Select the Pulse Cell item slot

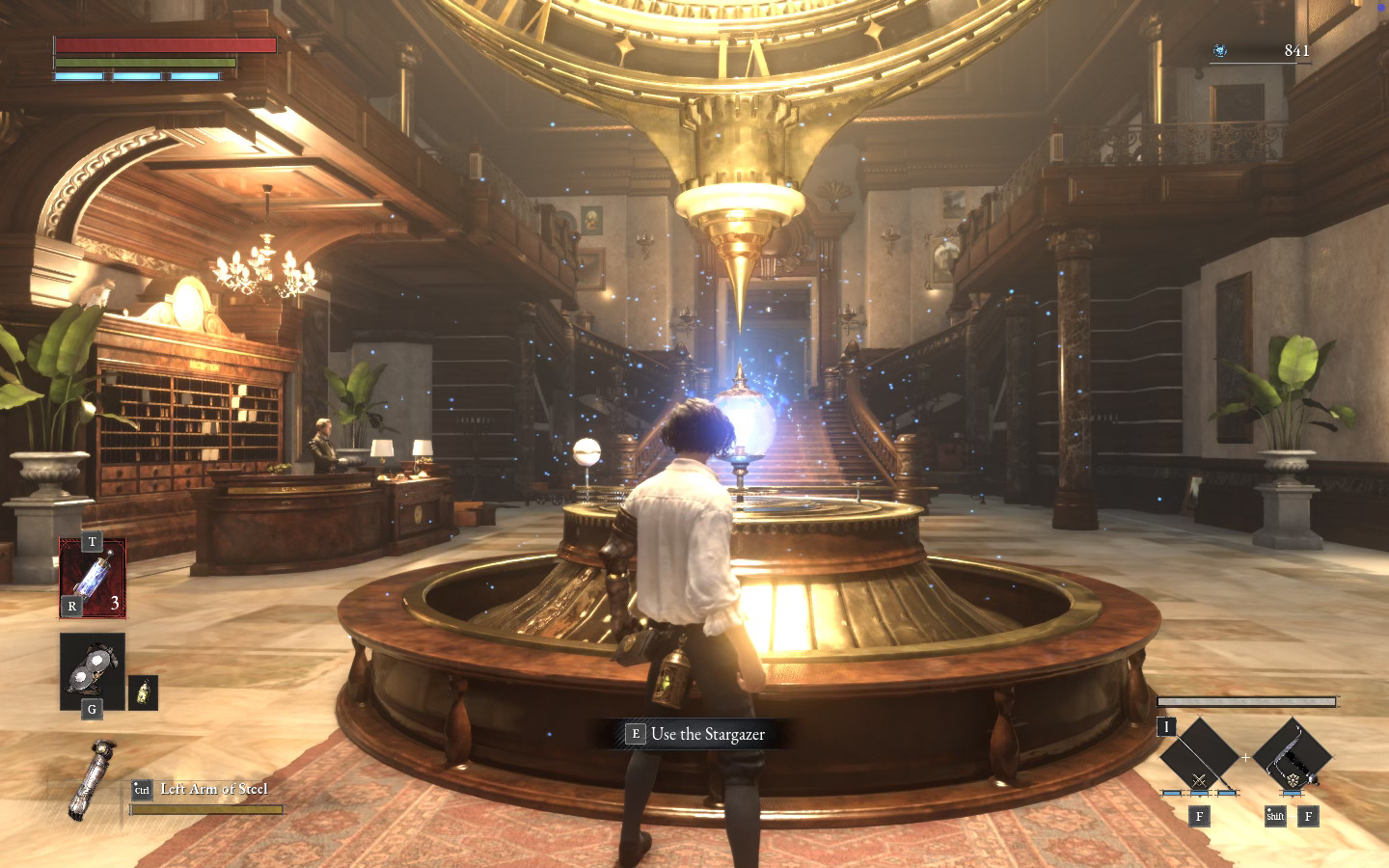coord(93,579)
